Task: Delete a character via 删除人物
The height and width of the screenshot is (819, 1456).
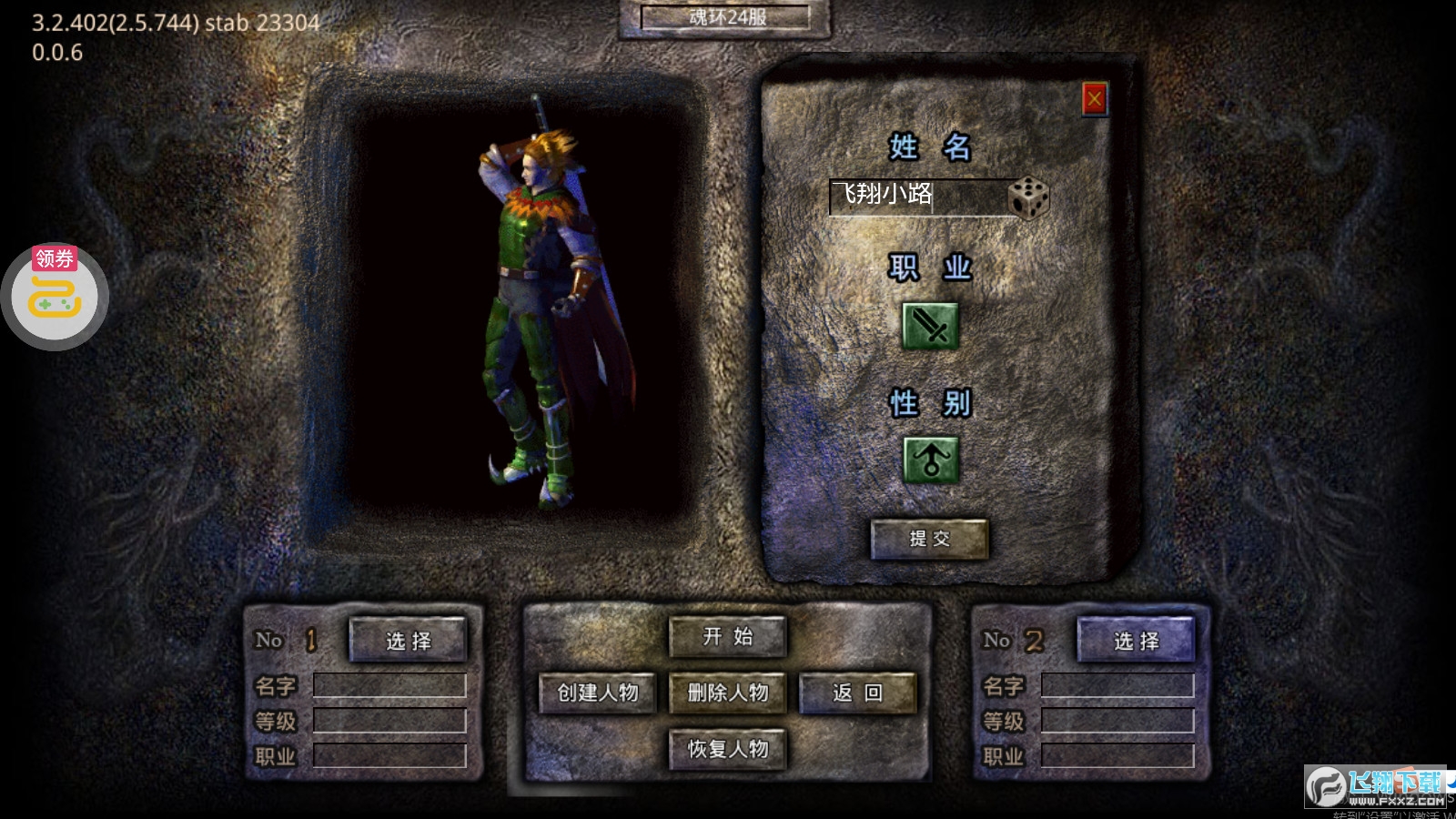Action: pyautogui.click(x=727, y=693)
